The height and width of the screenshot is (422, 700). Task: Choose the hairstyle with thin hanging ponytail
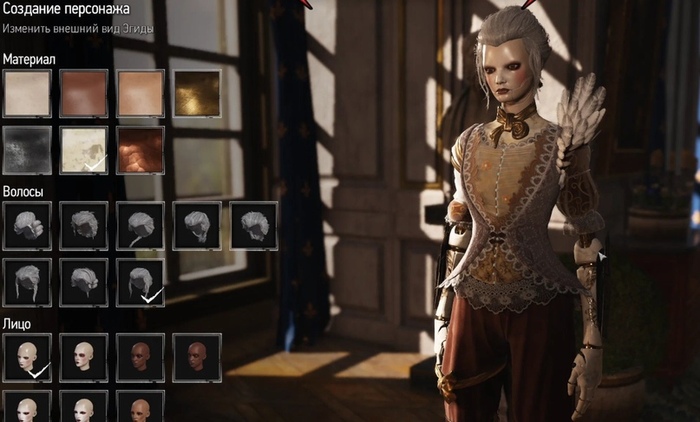(x=141, y=226)
